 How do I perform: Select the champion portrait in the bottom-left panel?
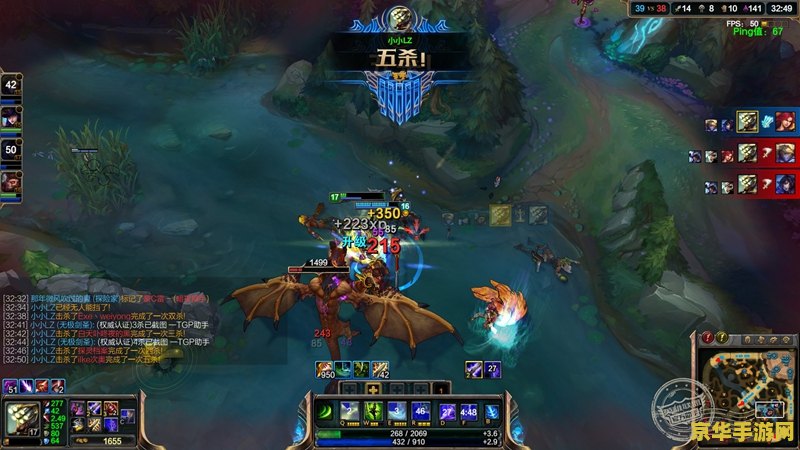click(23, 416)
